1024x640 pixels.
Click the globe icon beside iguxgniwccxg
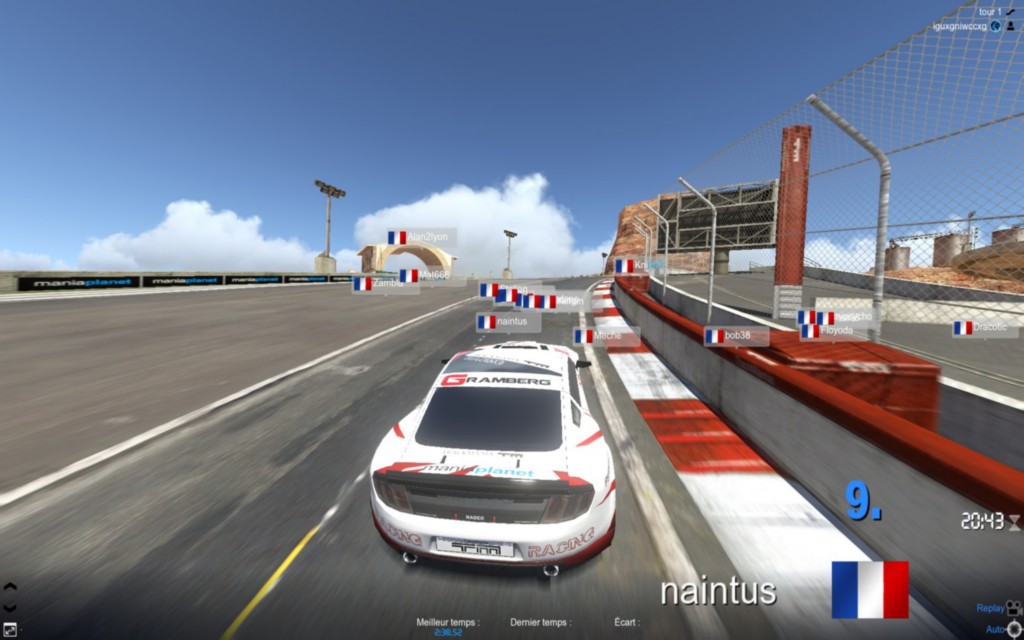996,26
